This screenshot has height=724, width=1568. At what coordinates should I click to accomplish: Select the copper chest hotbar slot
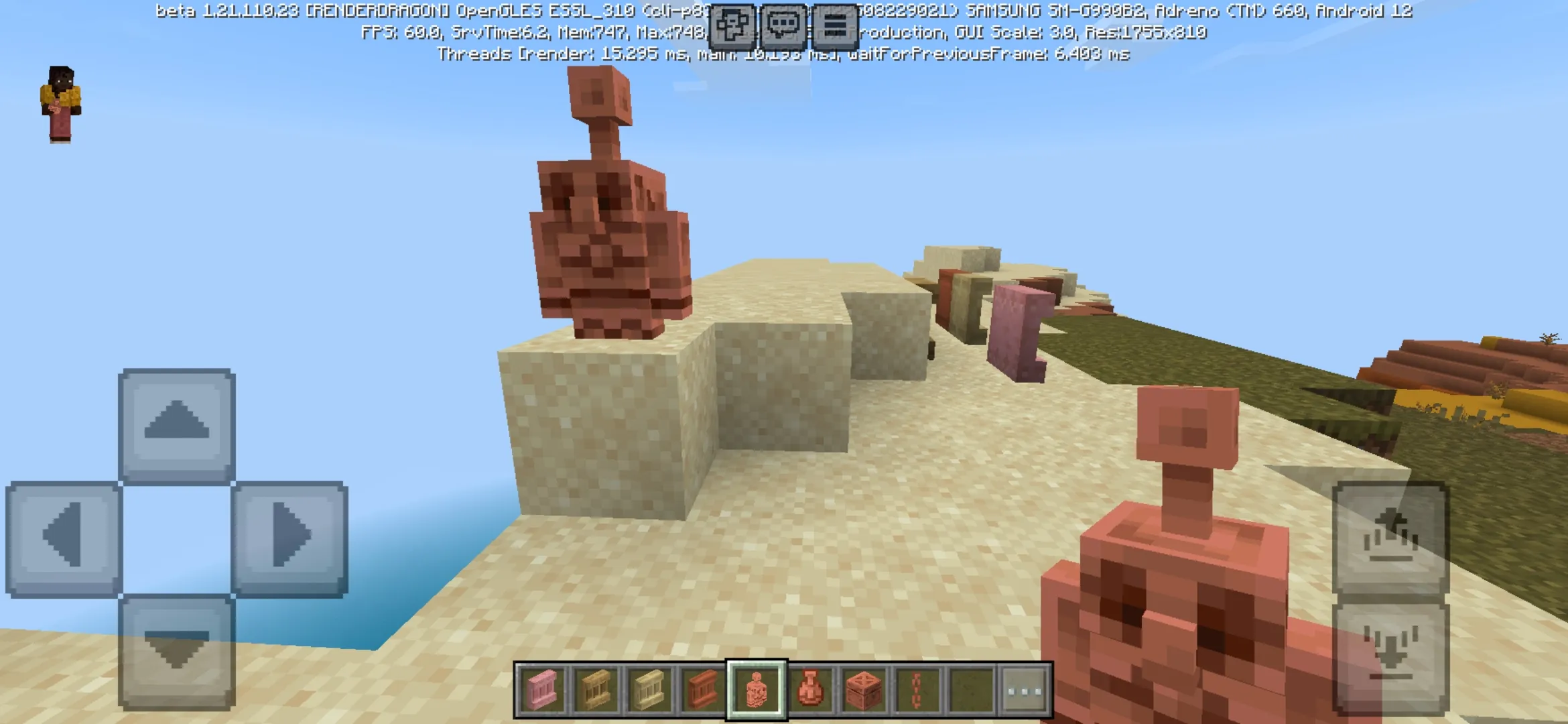click(864, 690)
